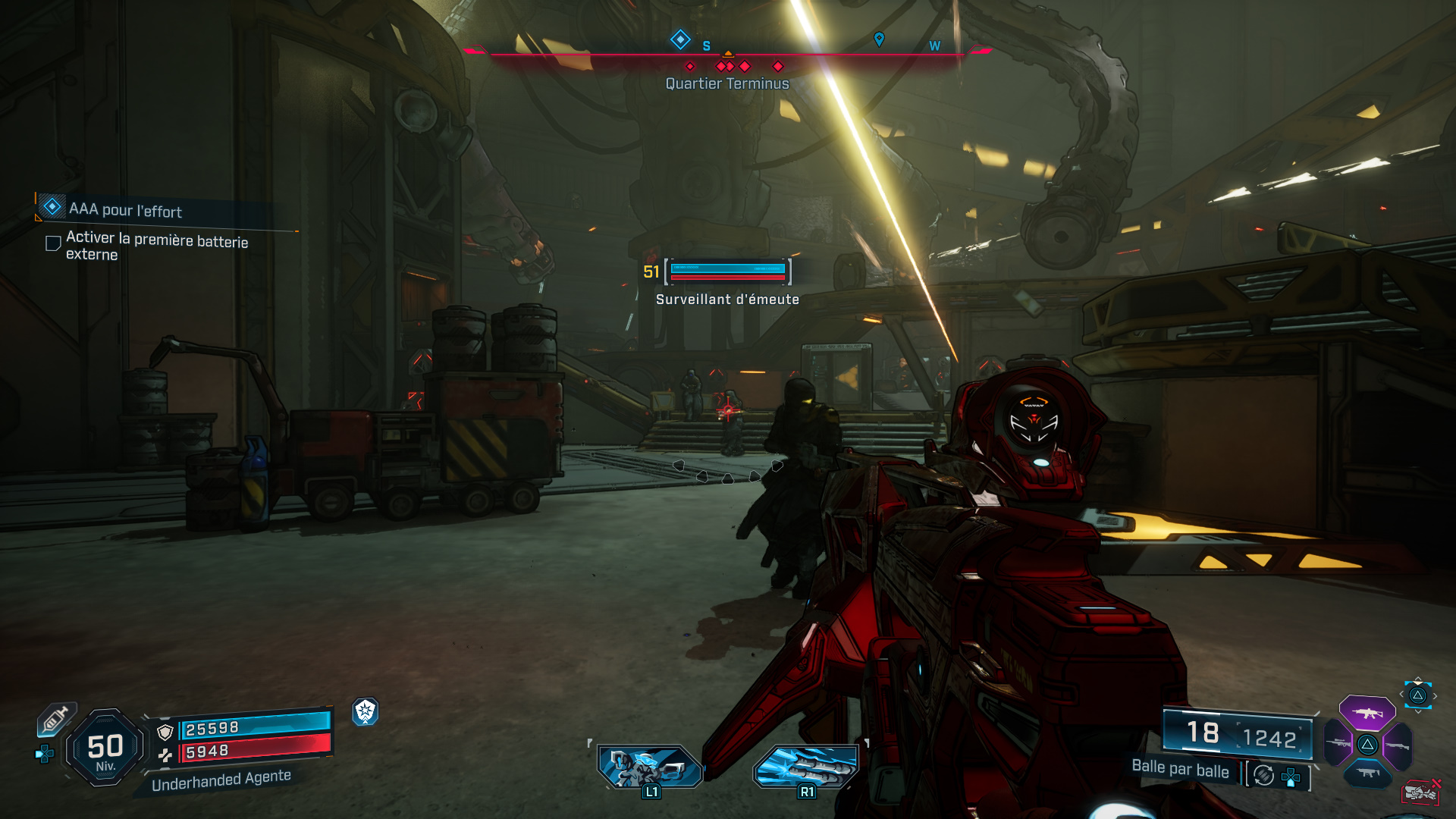
Task: Select the quest "AAA pour l'effort" tracker
Action: (x=125, y=209)
